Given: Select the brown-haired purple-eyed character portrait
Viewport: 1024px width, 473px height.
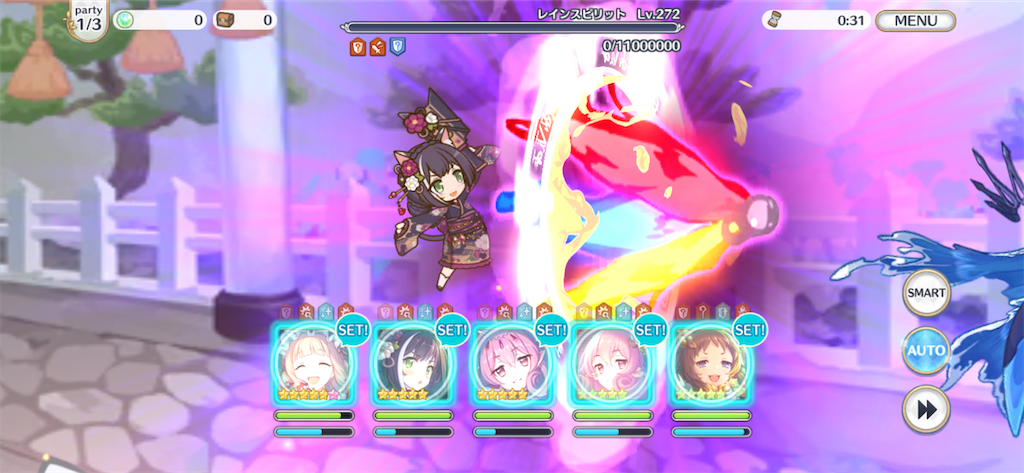Looking at the screenshot, I should [x=710, y=364].
